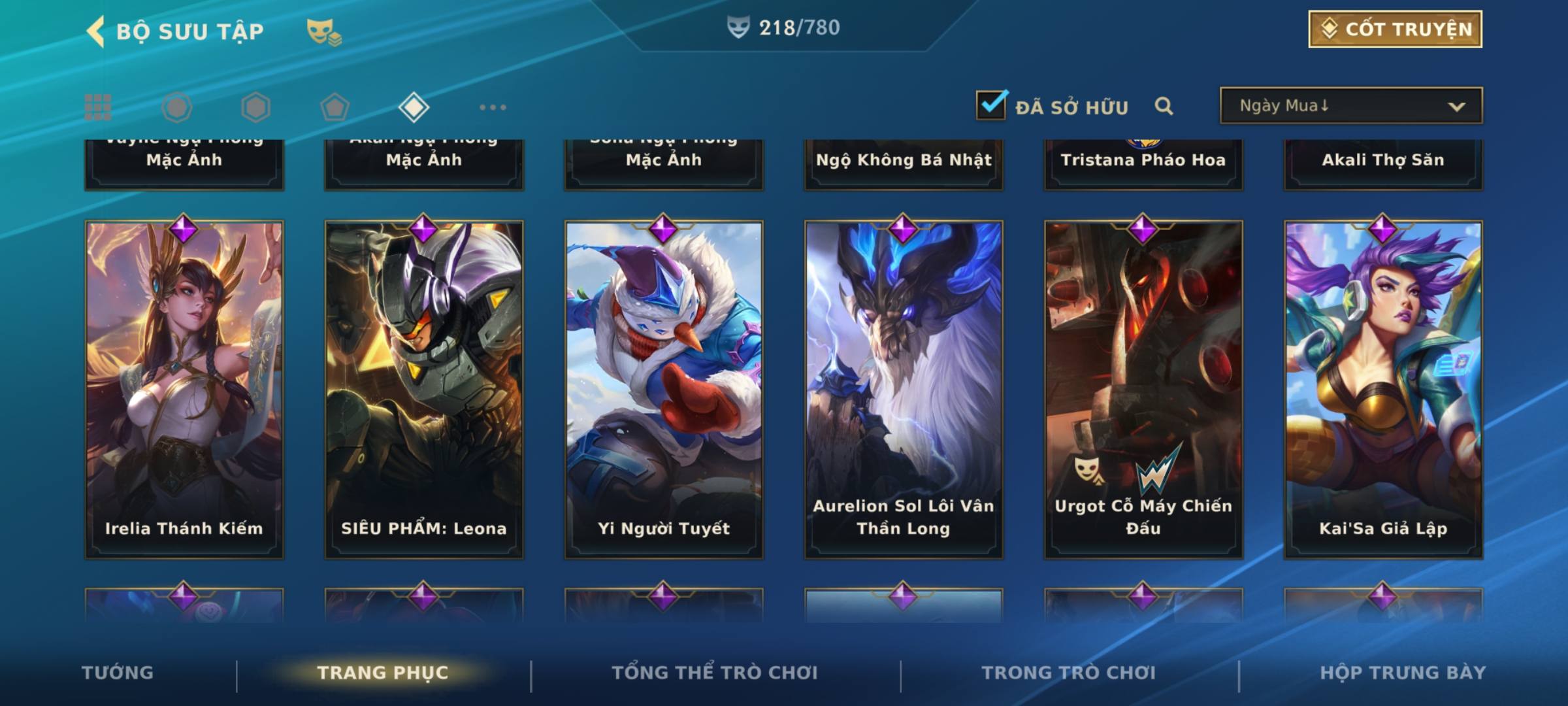Select Urgot Cỗ Máy Chiến Đấu skin

[1143, 389]
